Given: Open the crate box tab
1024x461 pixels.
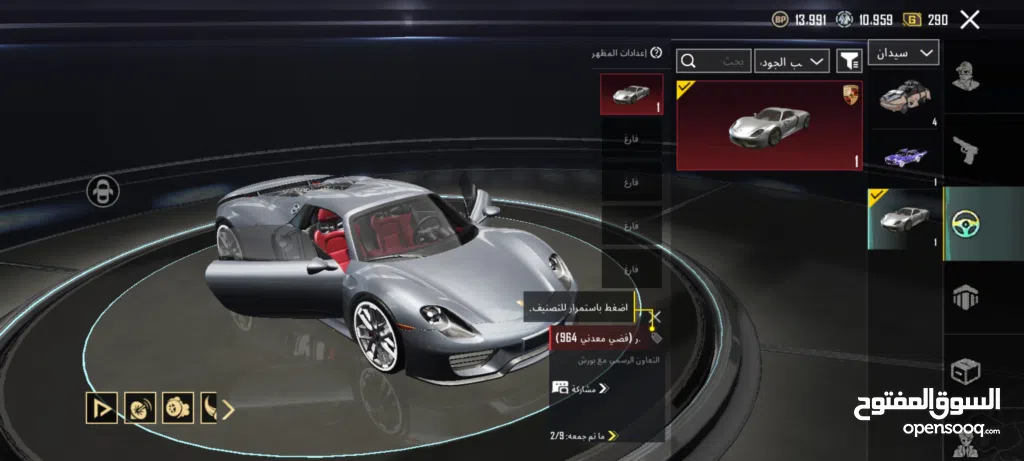Looking at the screenshot, I should [x=965, y=369].
